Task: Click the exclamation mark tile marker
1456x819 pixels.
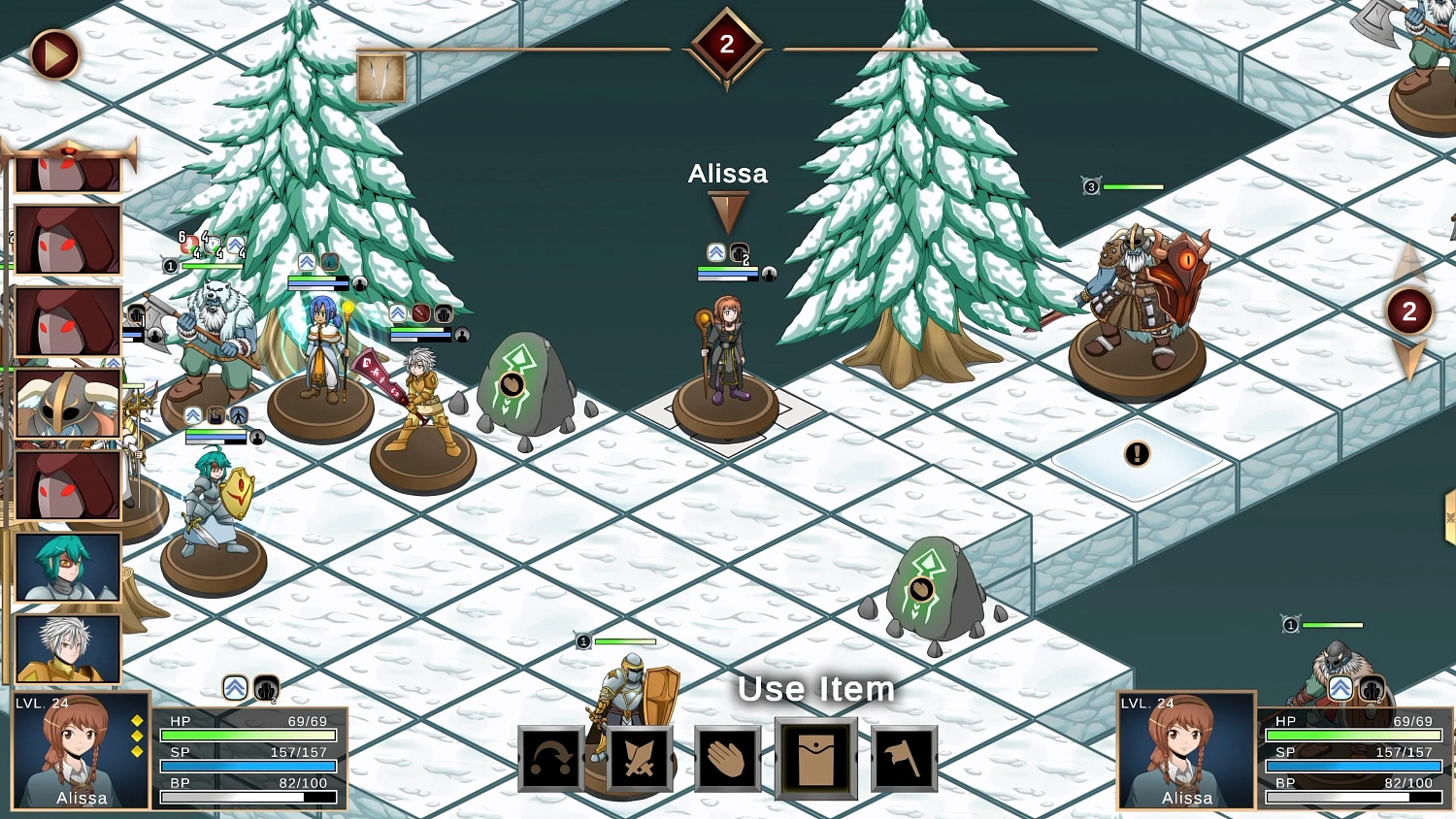Action: (1136, 454)
